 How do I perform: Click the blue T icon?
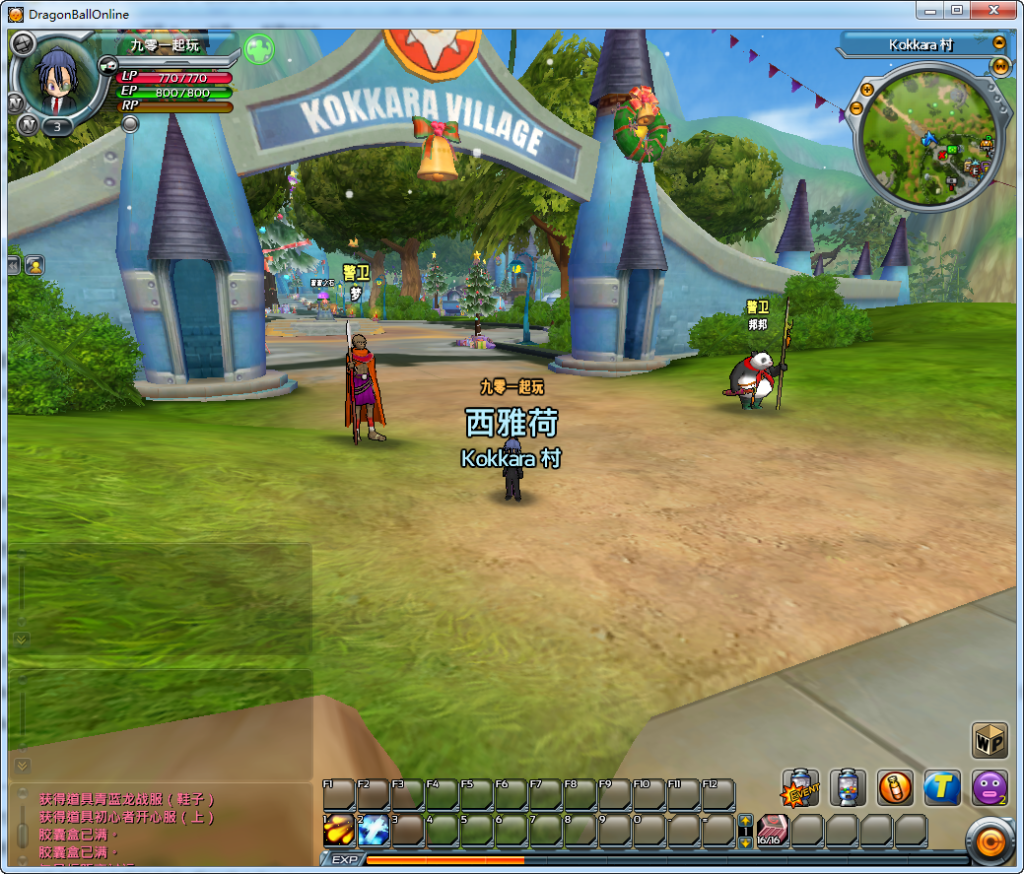tap(942, 787)
